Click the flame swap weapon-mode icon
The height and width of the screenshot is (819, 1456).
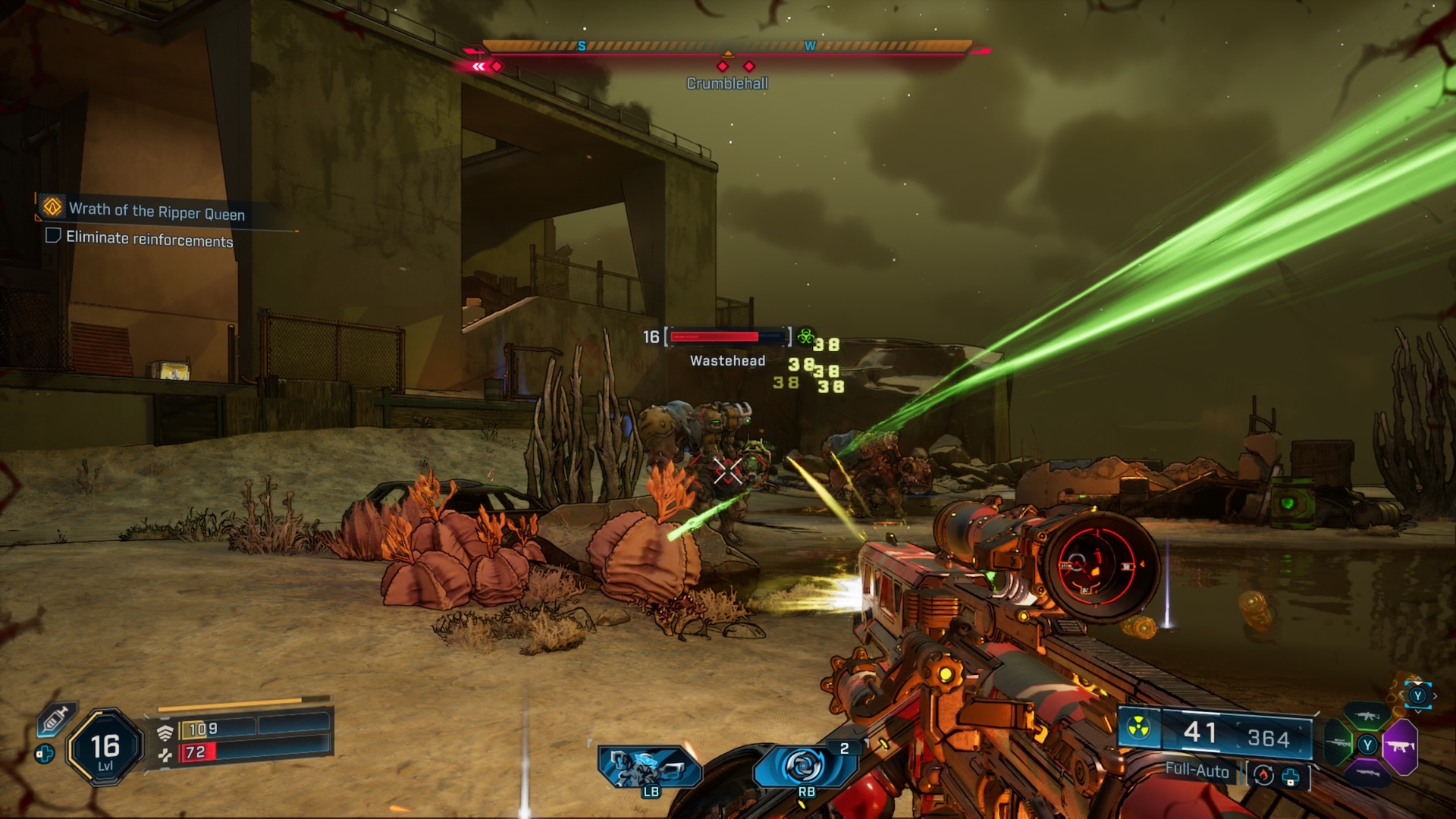[x=1263, y=775]
